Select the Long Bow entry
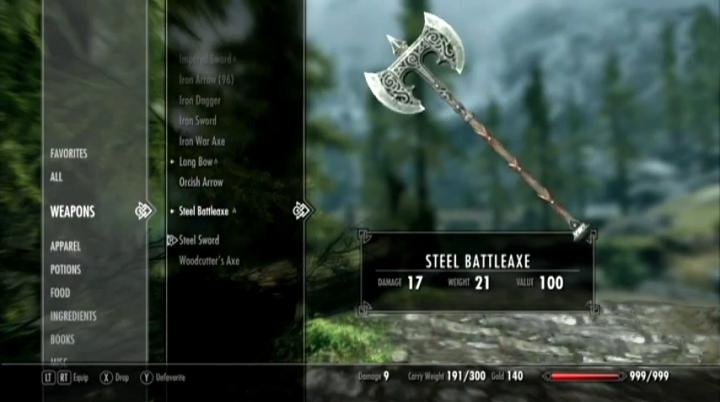 (196, 162)
